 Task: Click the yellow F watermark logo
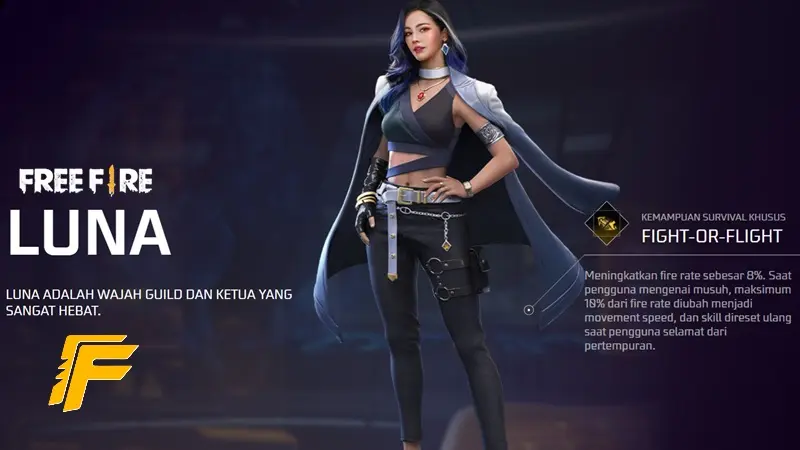tap(92, 372)
